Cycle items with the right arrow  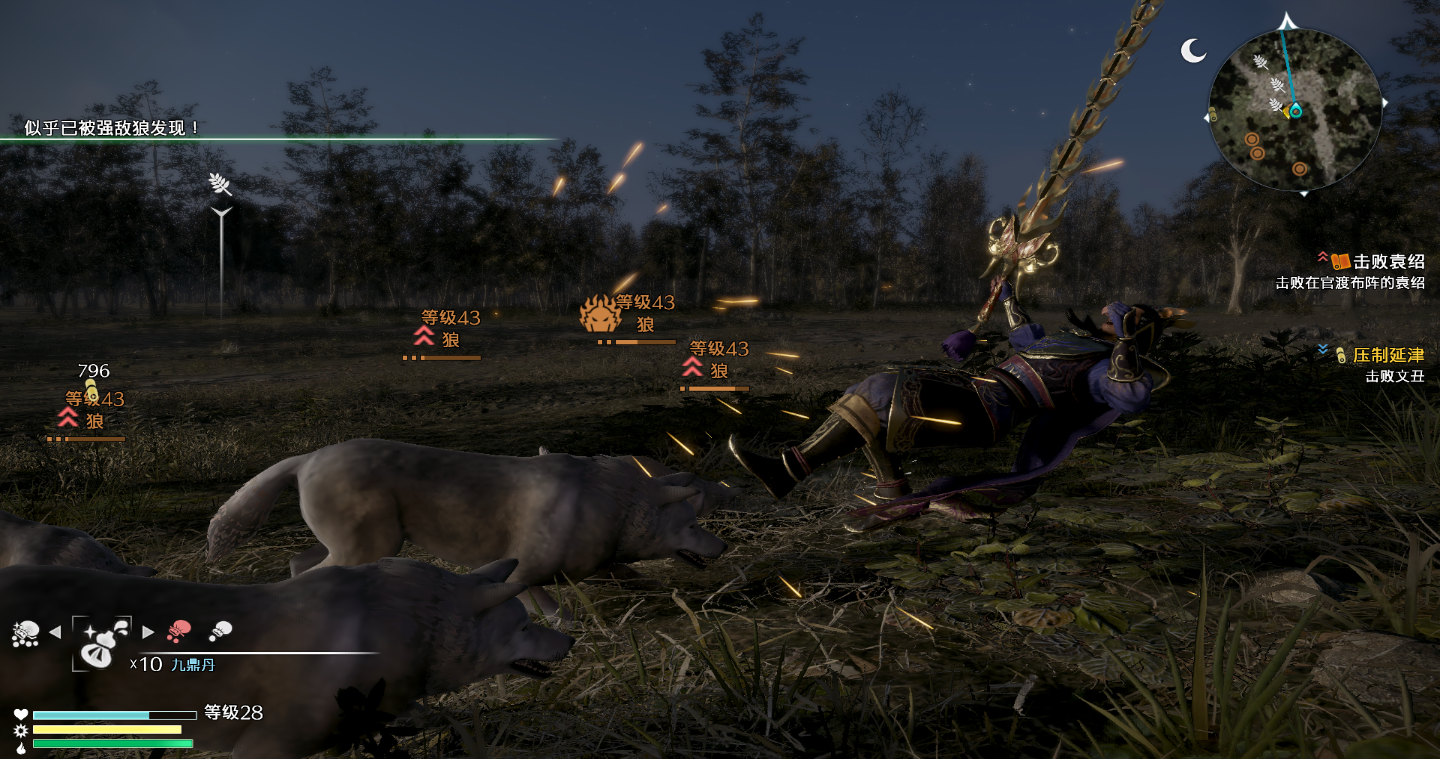148,632
